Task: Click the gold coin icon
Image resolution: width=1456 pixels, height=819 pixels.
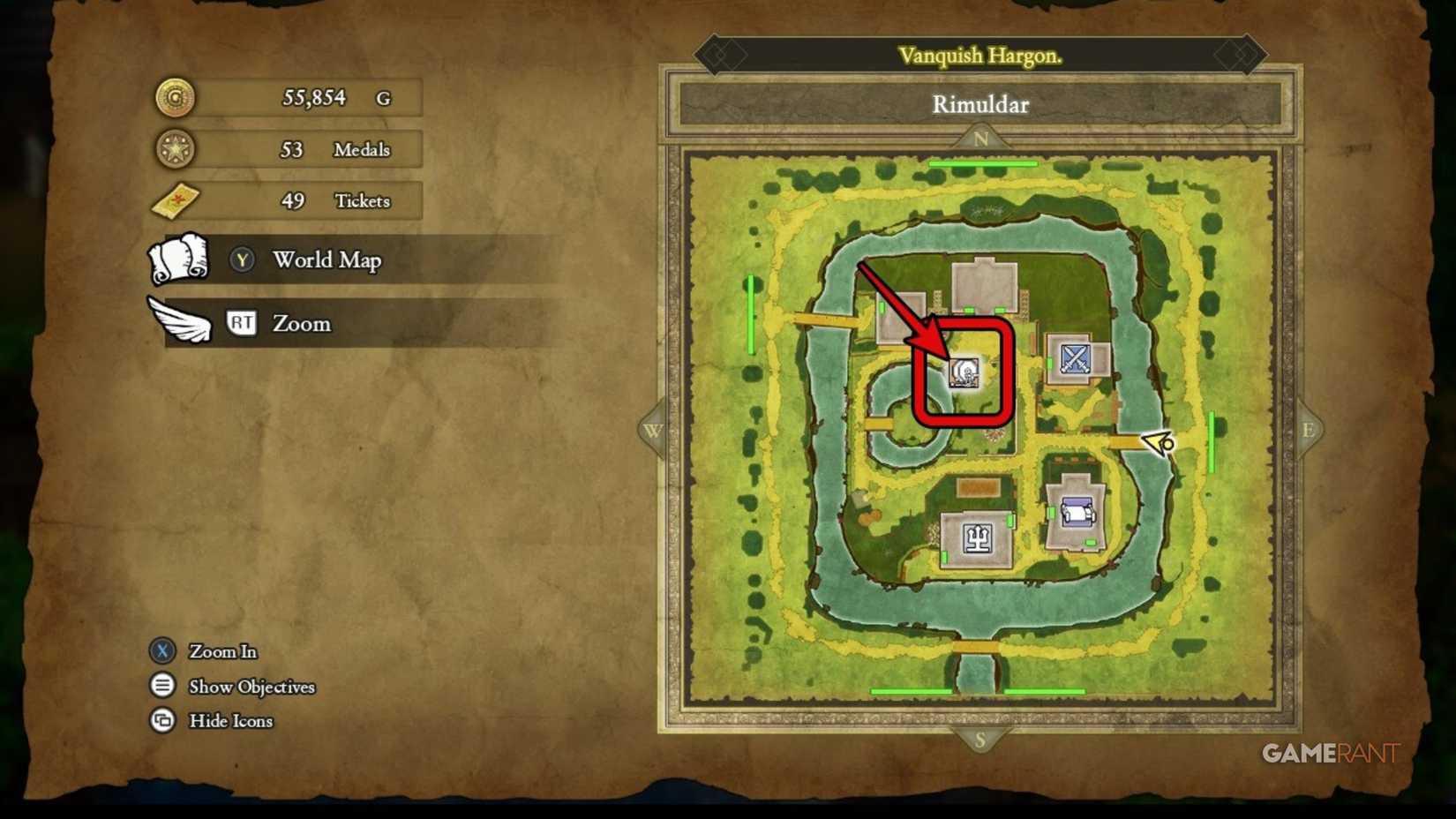Action: [174, 97]
